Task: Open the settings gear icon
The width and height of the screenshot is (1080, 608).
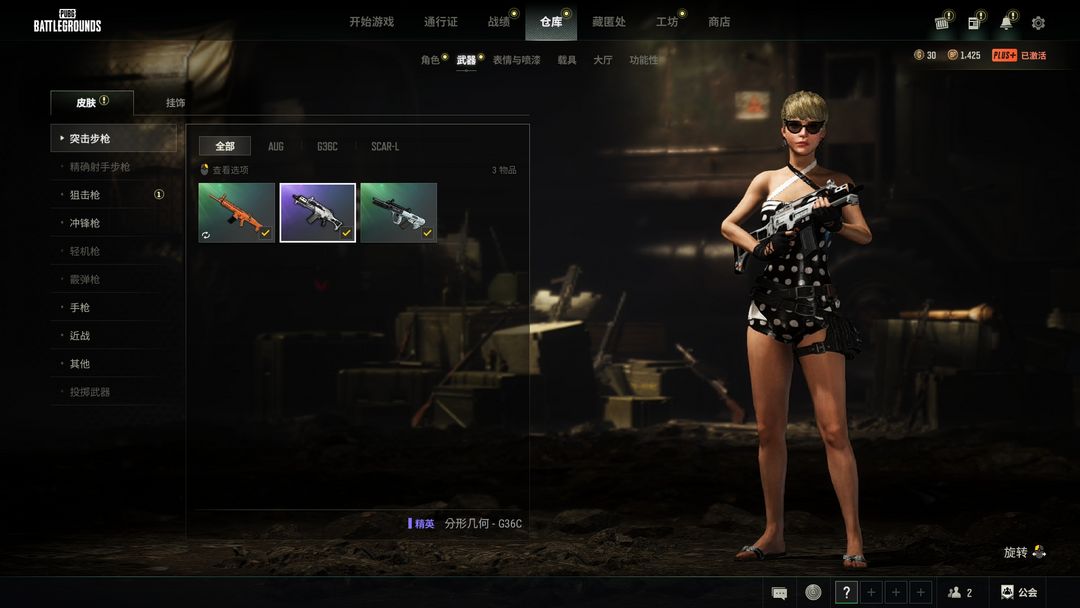Action: click(x=1038, y=23)
